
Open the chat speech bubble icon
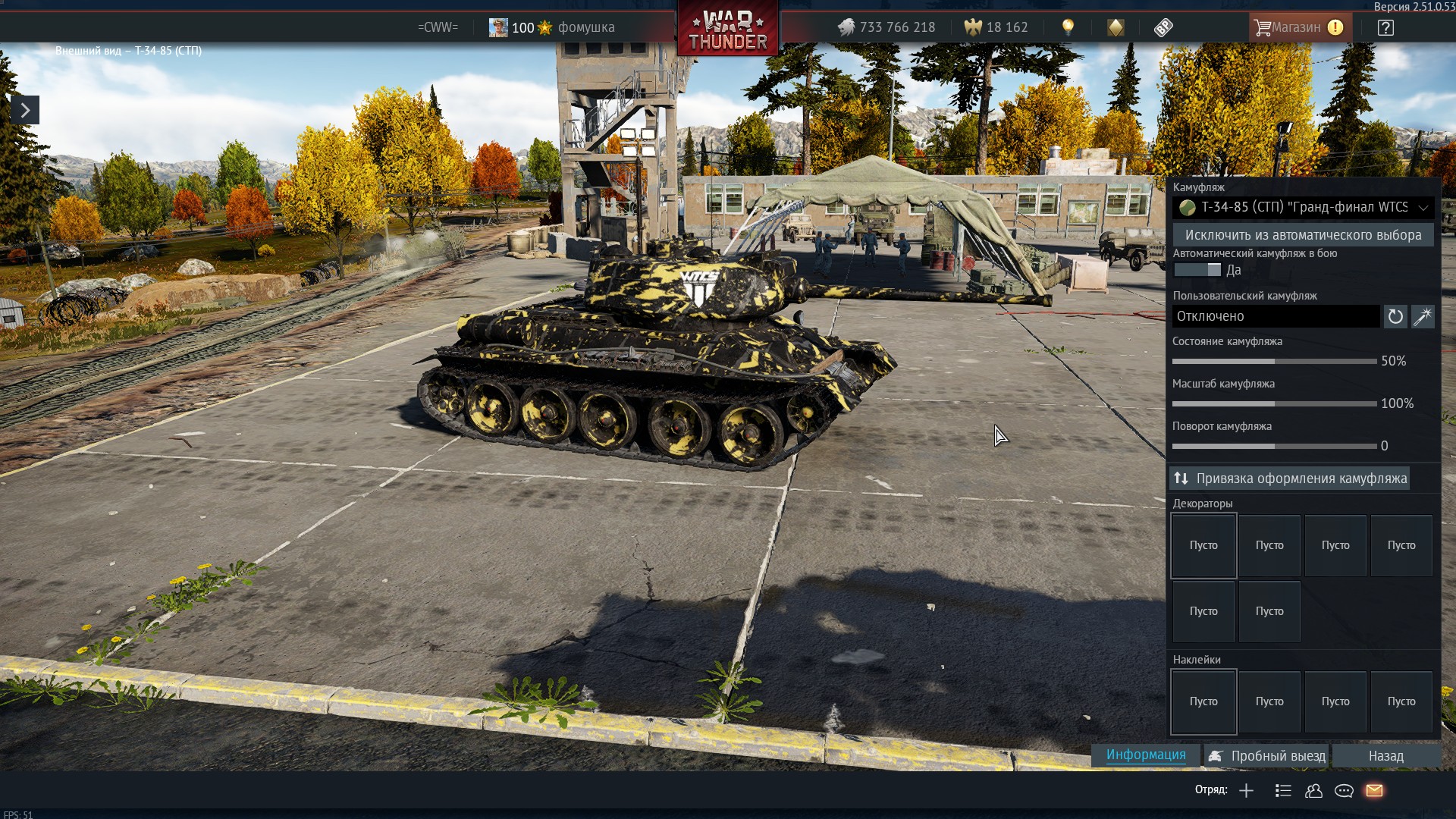pyautogui.click(x=1344, y=791)
